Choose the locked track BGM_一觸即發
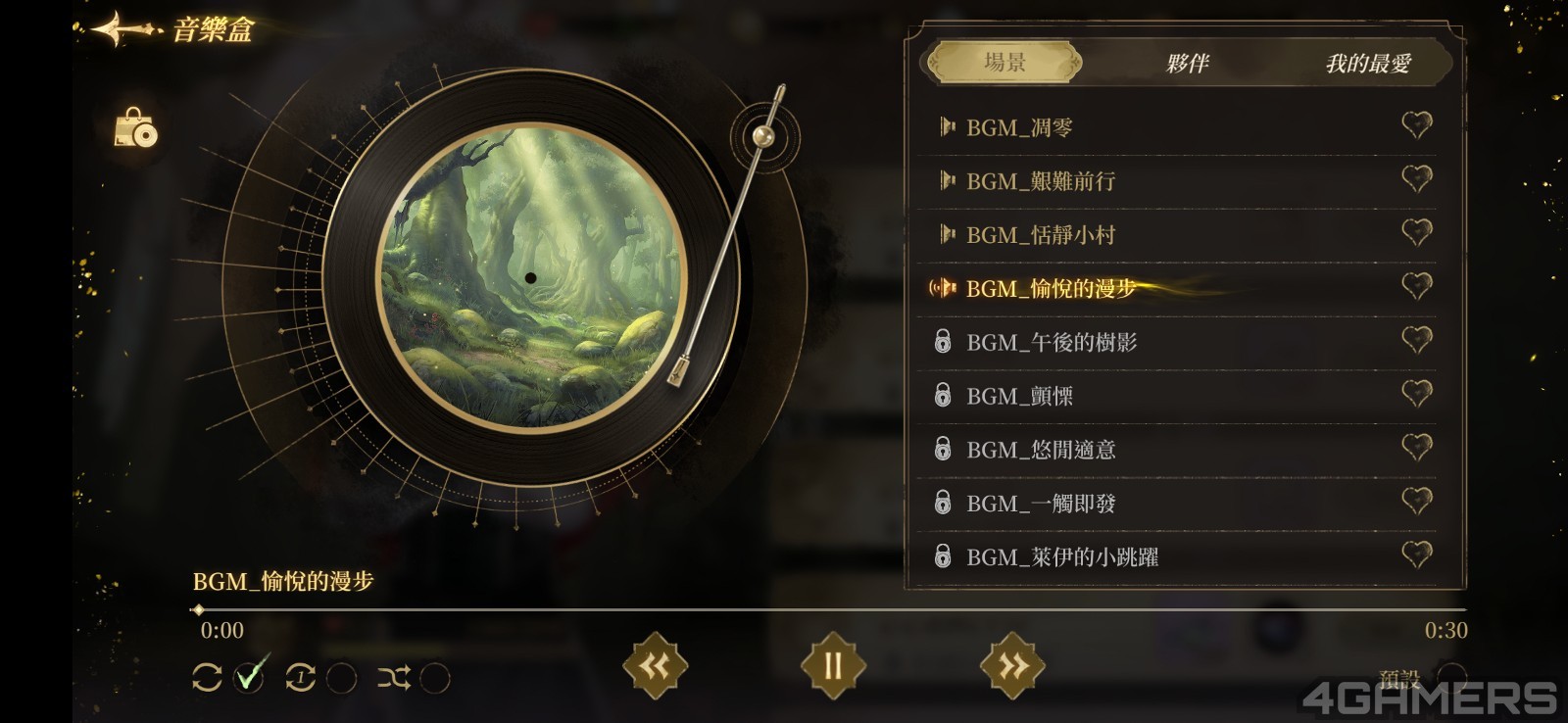 click(x=1040, y=505)
